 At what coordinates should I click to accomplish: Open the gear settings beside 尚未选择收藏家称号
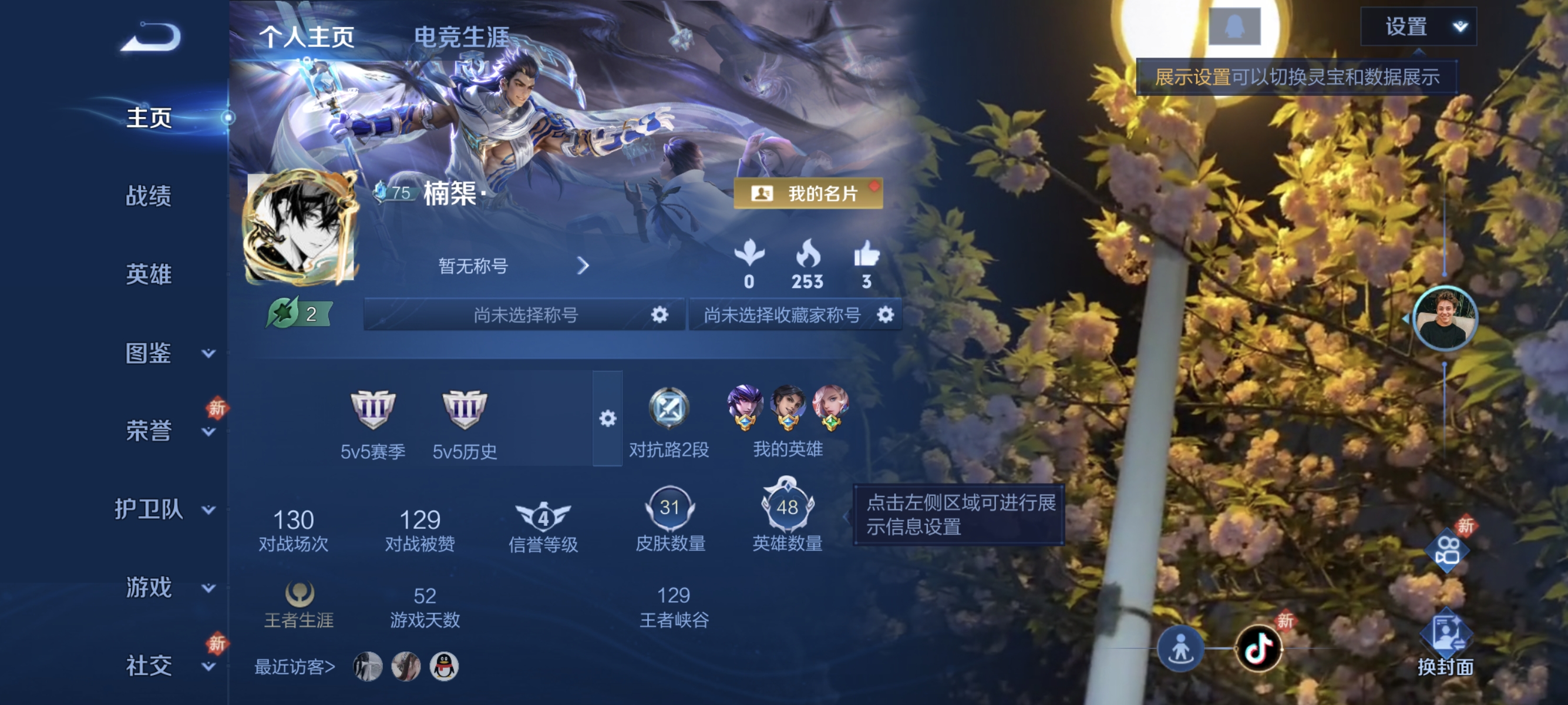point(887,315)
